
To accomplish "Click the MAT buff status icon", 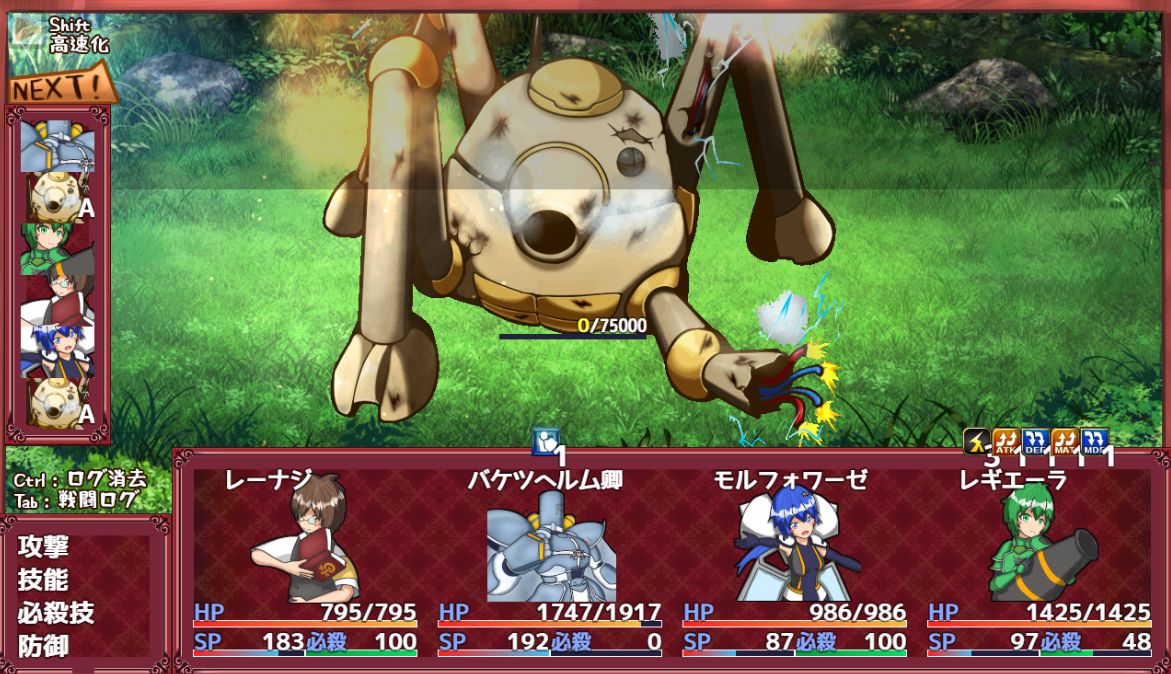I will [1065, 441].
